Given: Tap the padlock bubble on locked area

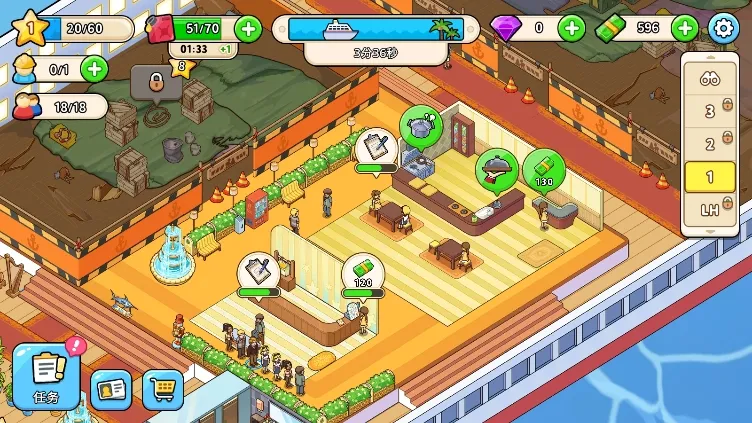Looking at the screenshot, I should point(155,81).
